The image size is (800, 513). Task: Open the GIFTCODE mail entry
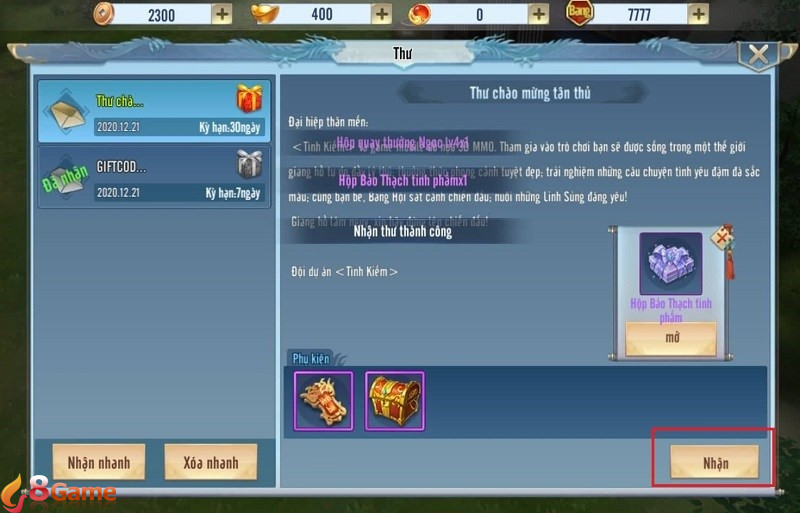click(153, 176)
